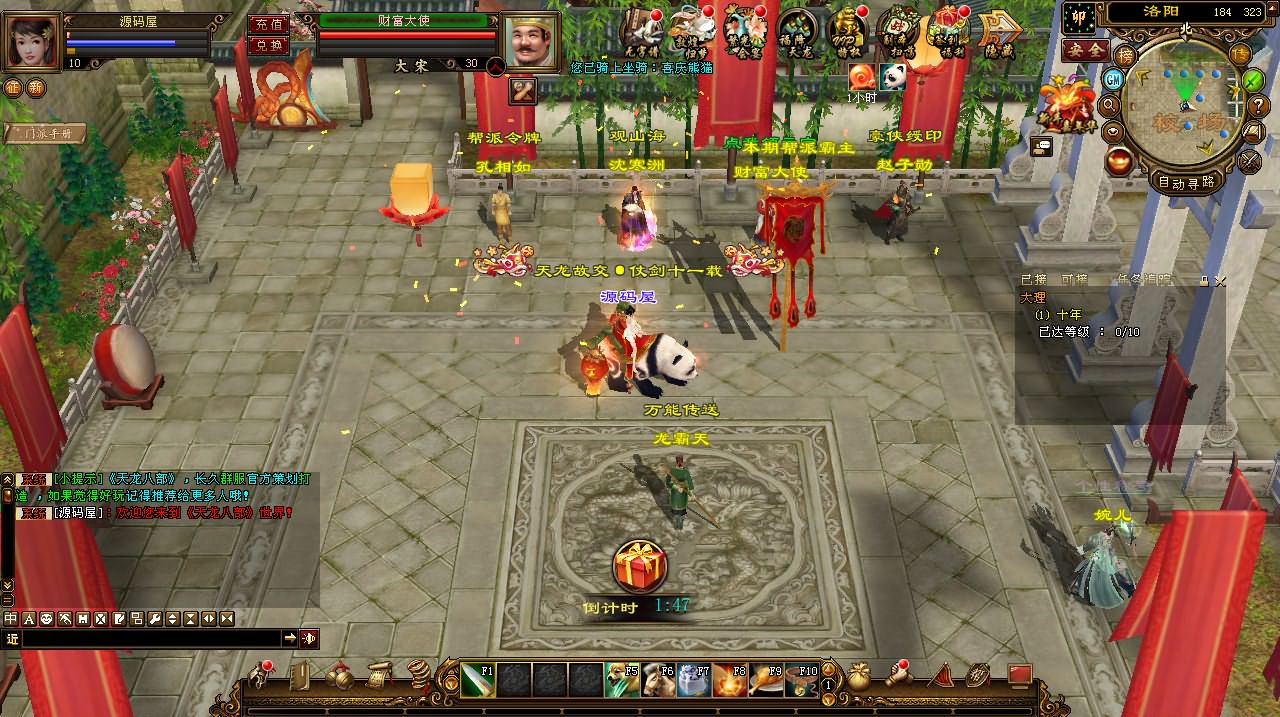This screenshot has width=1280, height=717.
Task: Open the 福降天龙 event icon
Action: [797, 32]
